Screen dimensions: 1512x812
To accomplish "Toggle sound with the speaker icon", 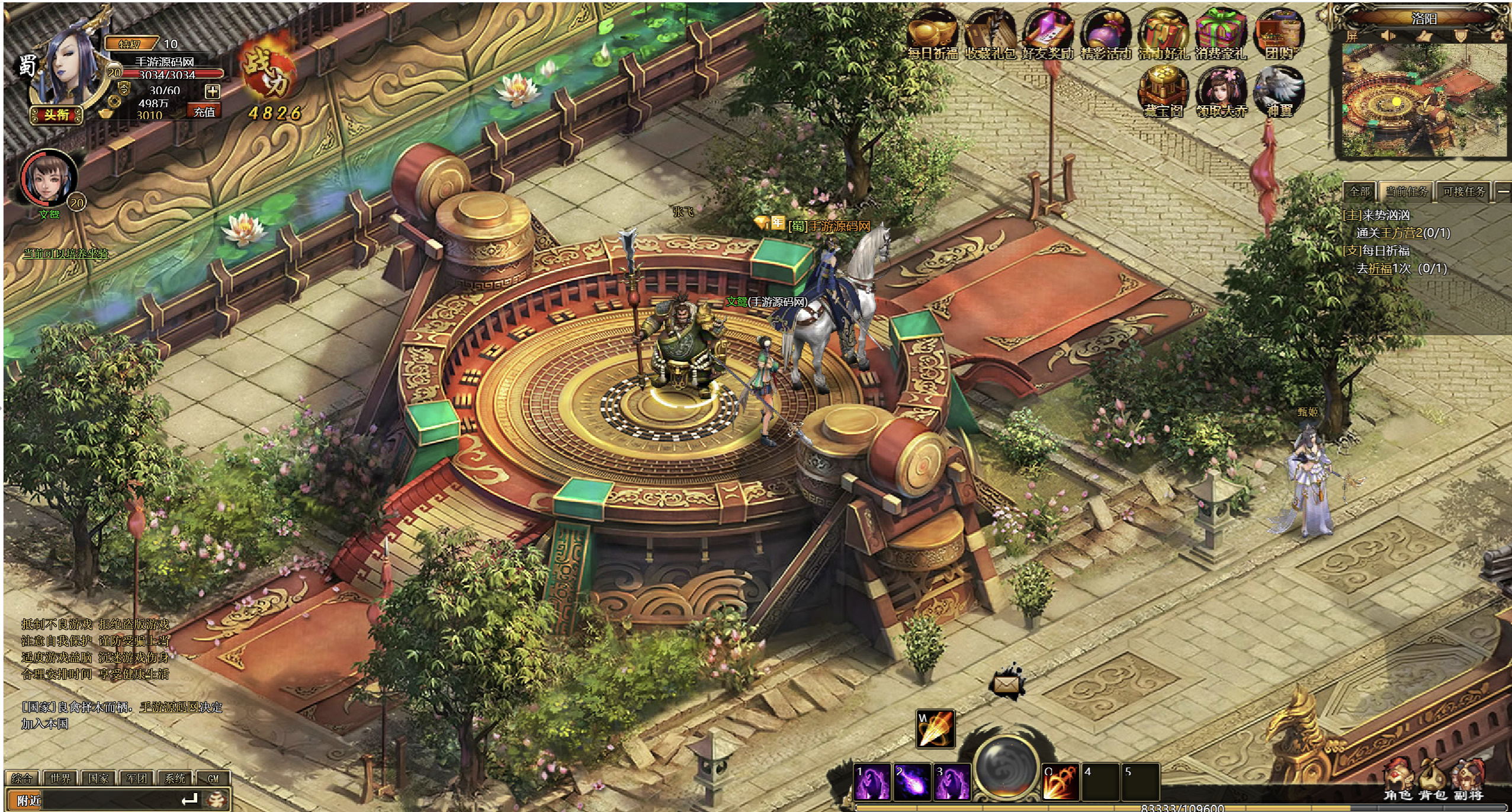I will pos(1388,36).
